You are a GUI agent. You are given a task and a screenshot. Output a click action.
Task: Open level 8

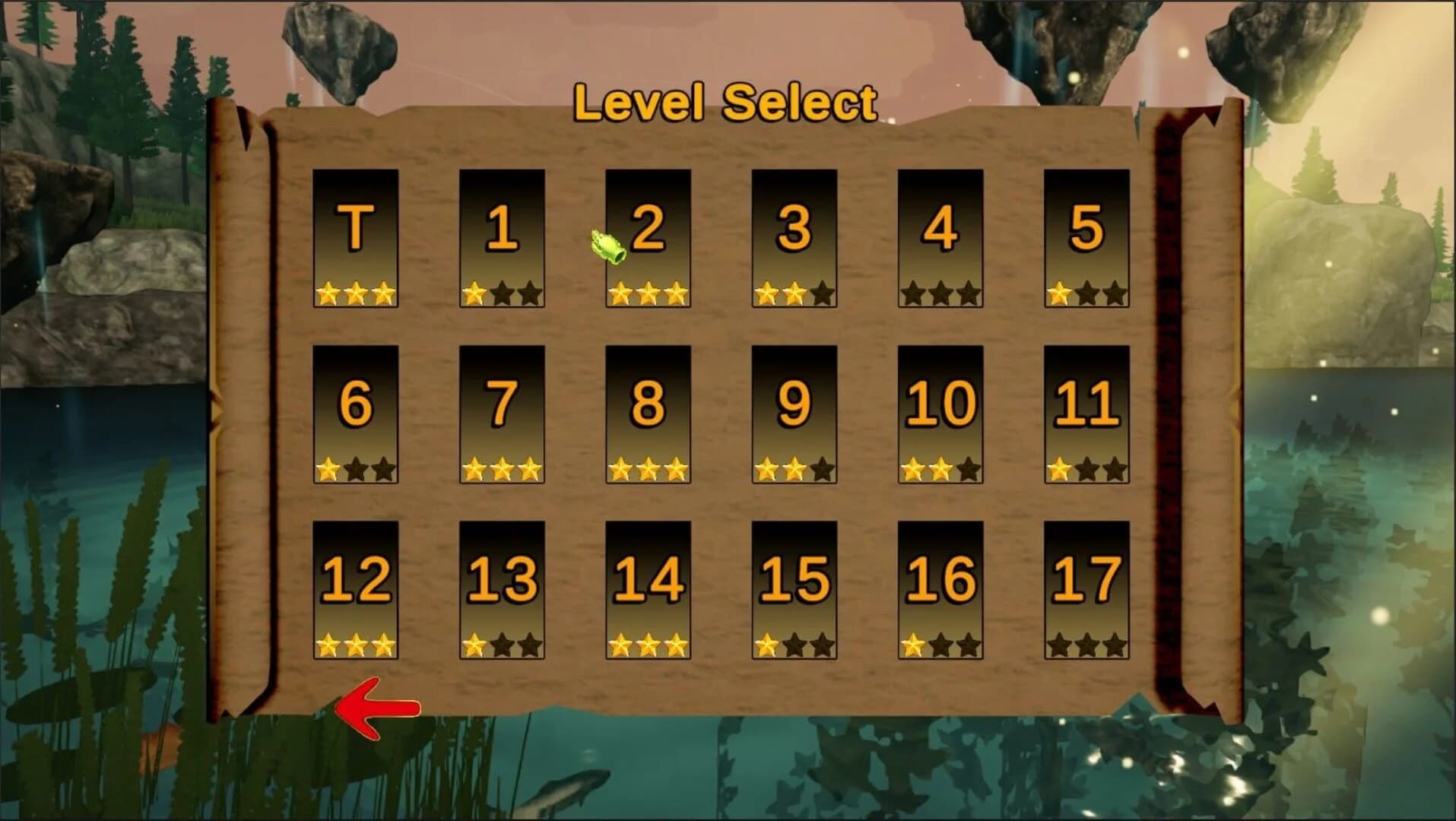pyautogui.click(x=647, y=414)
